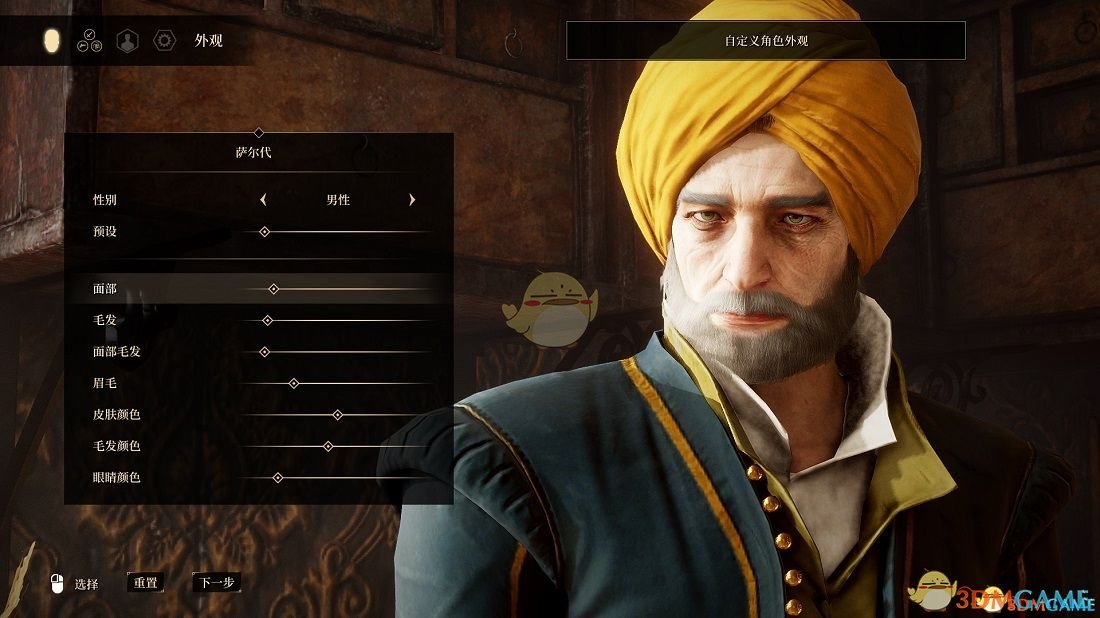Reset appearance with the 重置 button
This screenshot has width=1100, height=618.
tap(146, 582)
